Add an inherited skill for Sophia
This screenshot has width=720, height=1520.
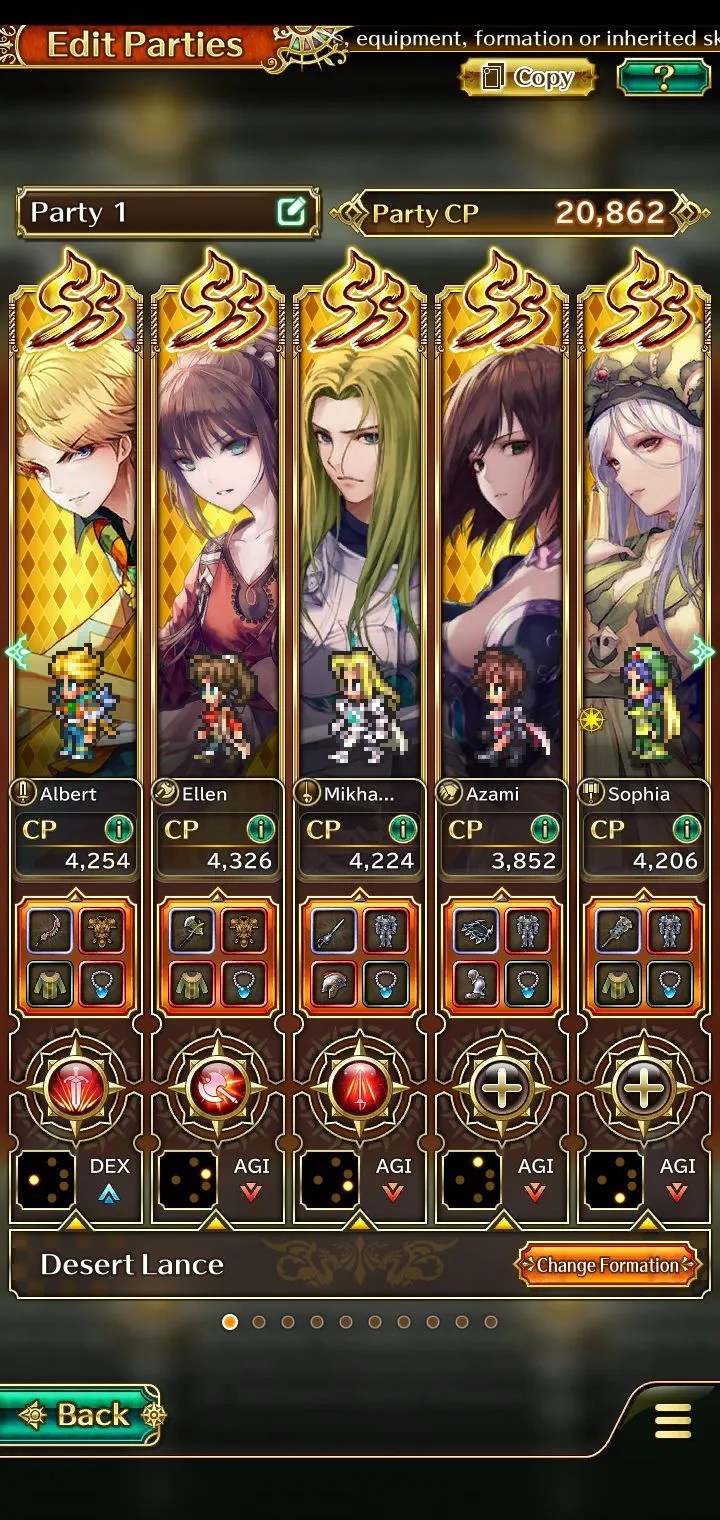point(644,1089)
